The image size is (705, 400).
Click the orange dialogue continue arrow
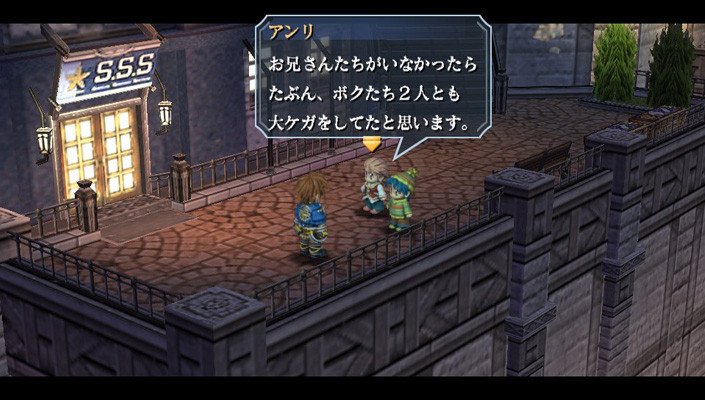(371, 144)
